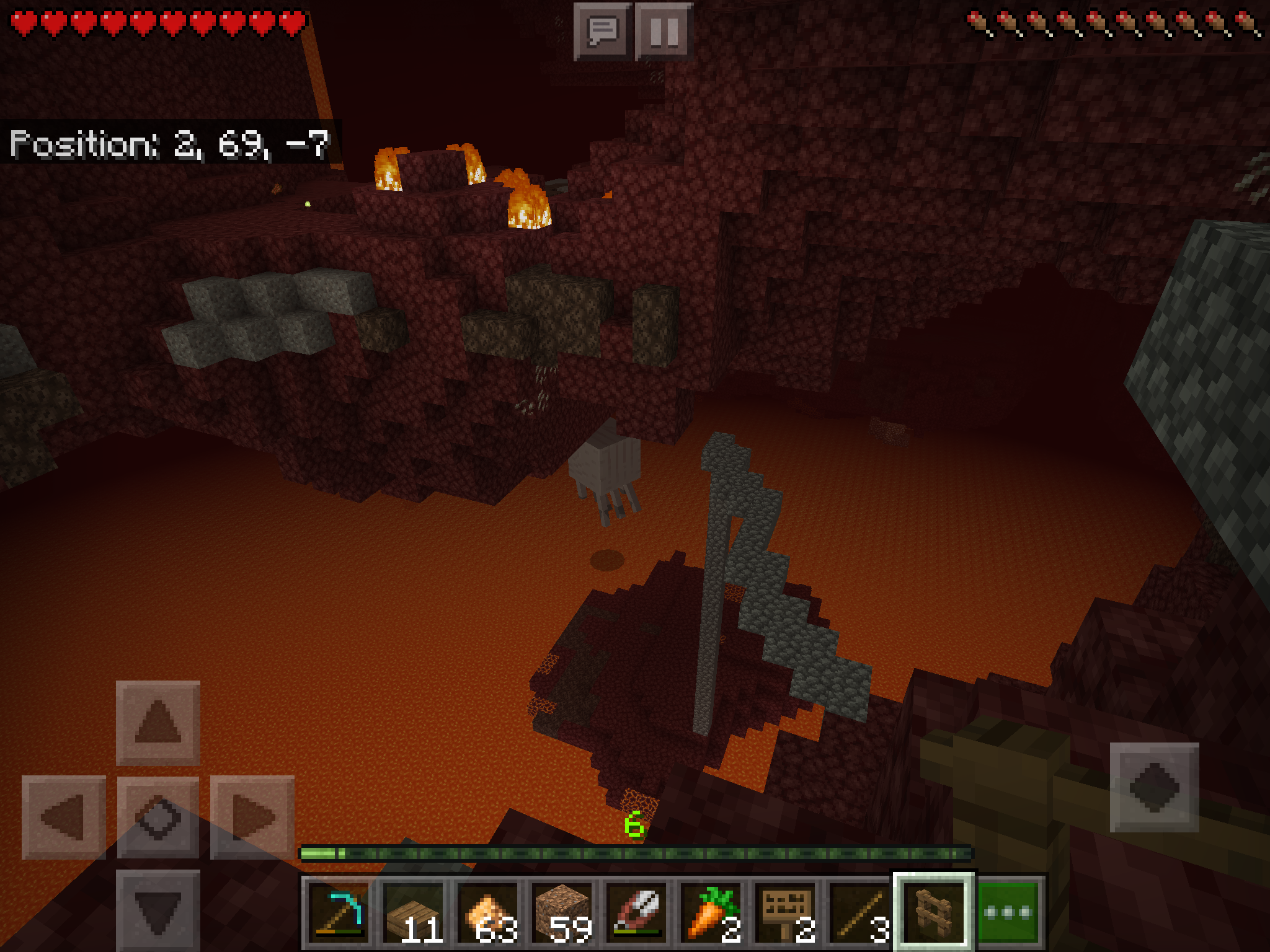Tap the centre diamond of the D-pad
The width and height of the screenshot is (1270, 952).
pyautogui.click(x=158, y=817)
